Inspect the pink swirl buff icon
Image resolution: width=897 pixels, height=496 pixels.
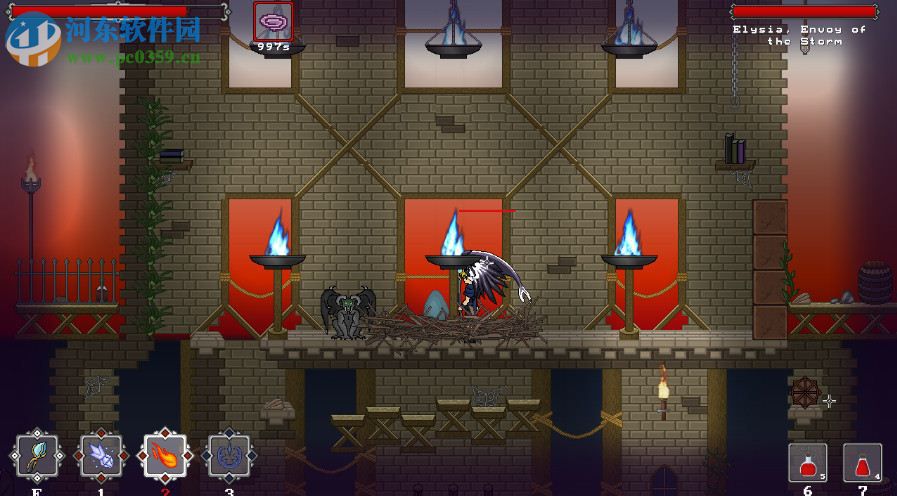click(x=272, y=20)
